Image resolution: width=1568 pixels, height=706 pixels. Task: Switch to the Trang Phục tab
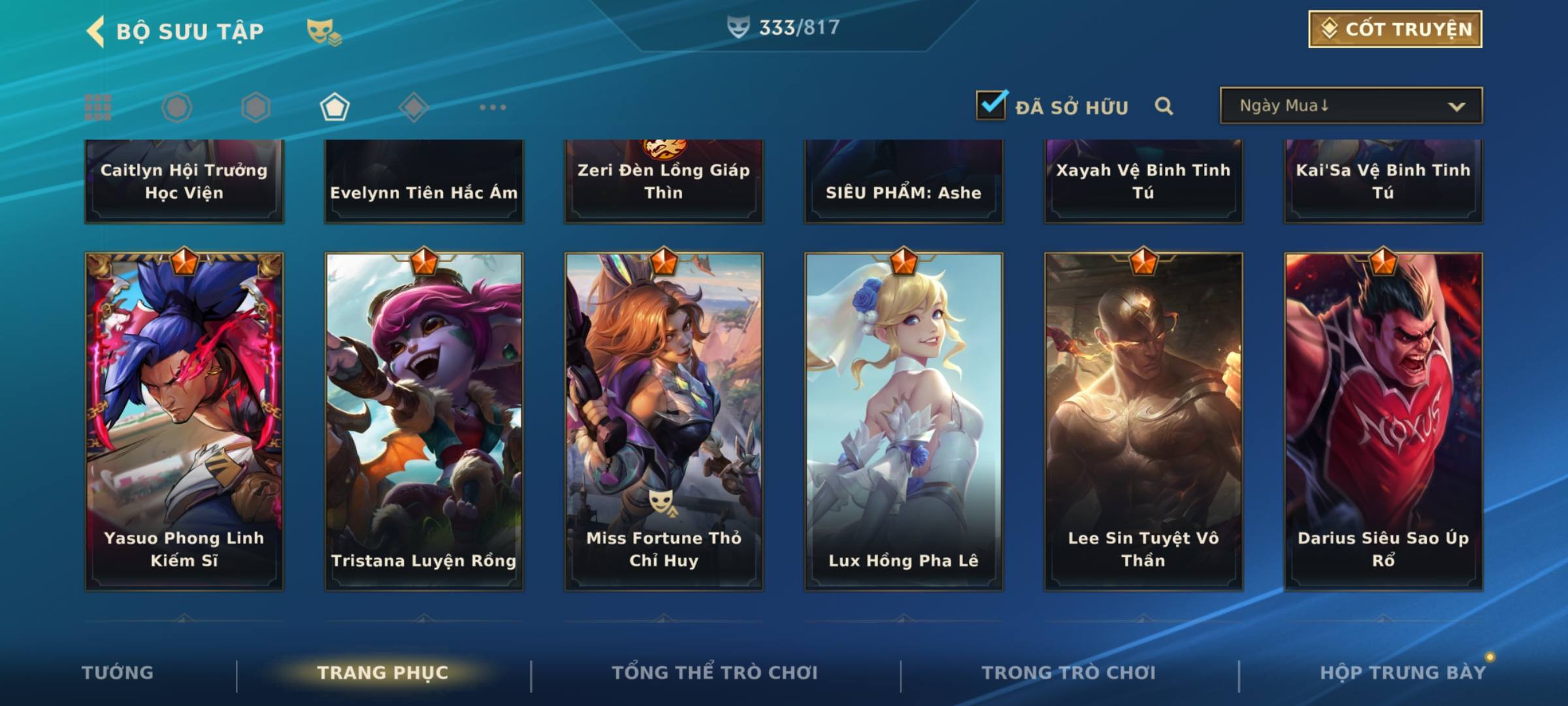383,673
